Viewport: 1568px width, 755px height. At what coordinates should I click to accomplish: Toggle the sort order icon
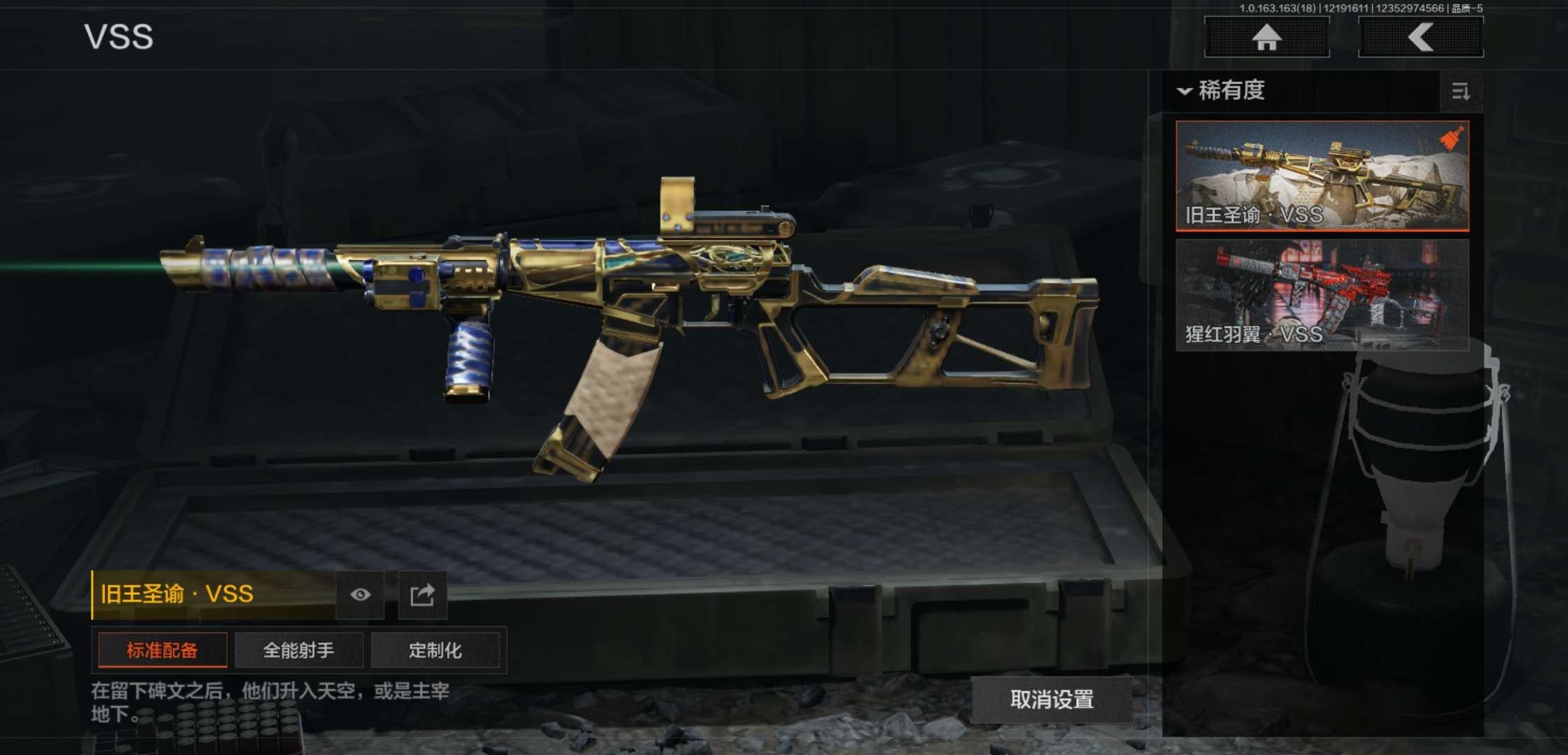tap(1460, 92)
